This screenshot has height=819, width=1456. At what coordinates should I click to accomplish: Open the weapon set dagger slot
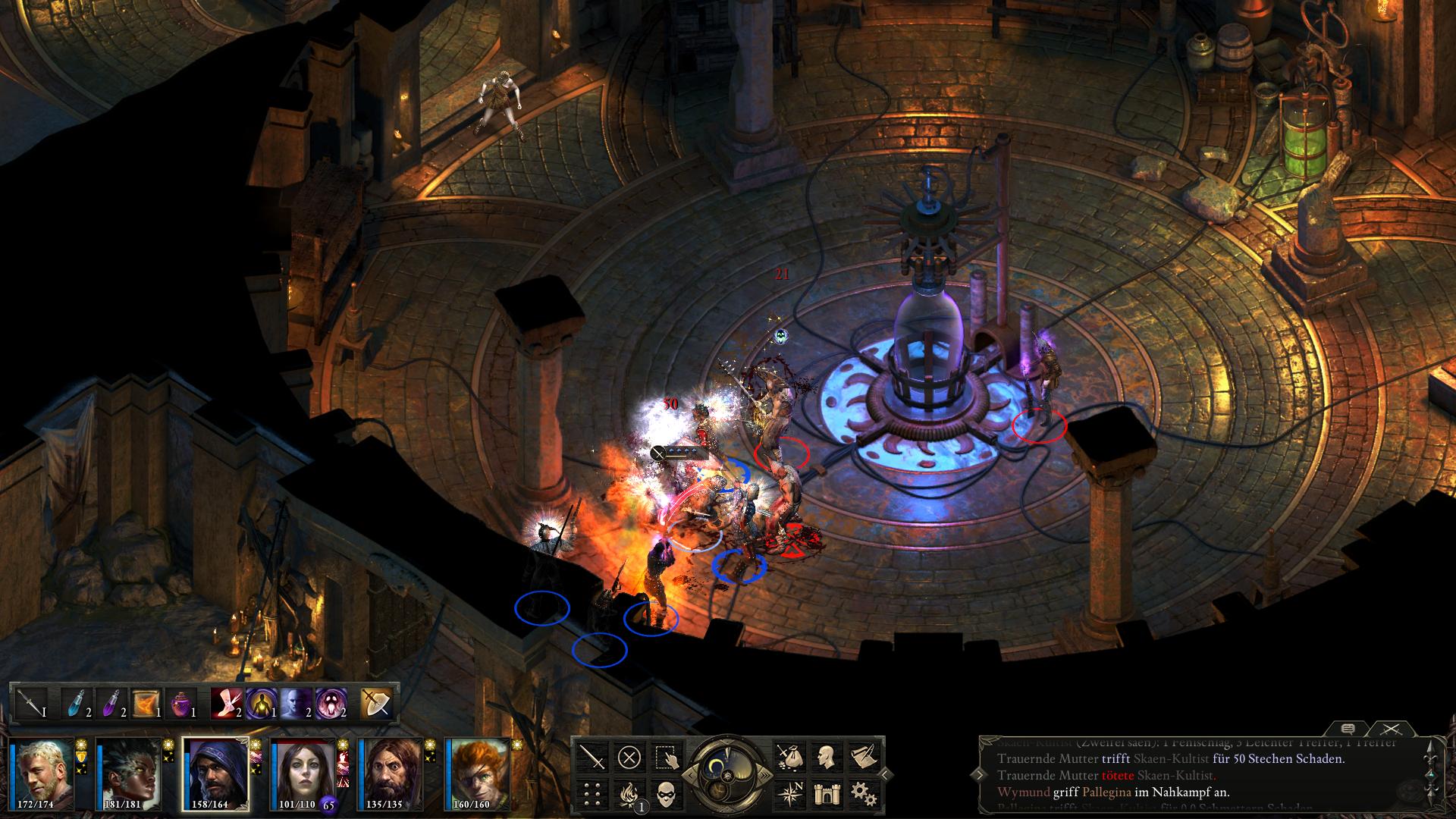tap(31, 703)
